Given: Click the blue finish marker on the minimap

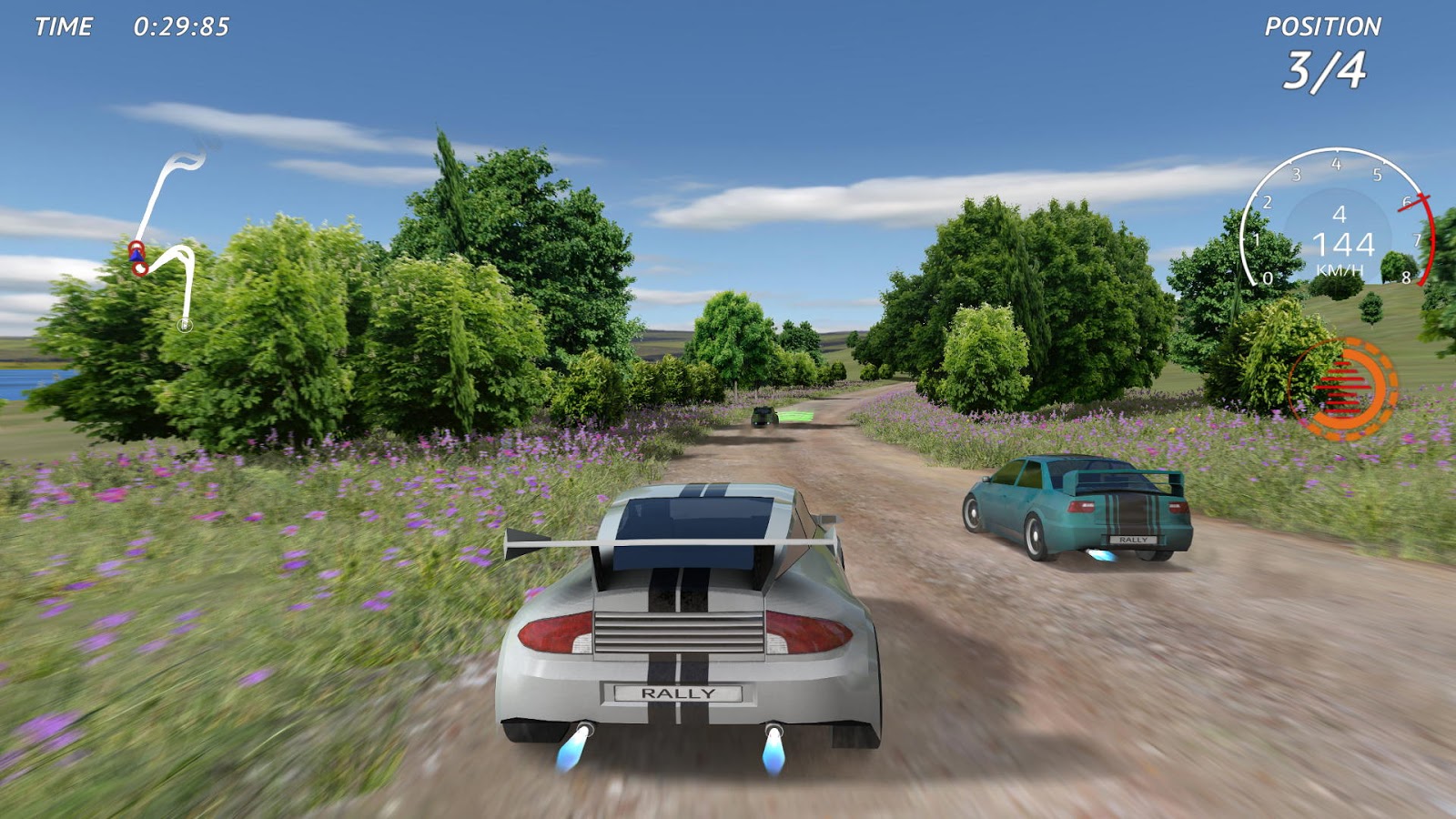Looking at the screenshot, I should pyautogui.click(x=136, y=256).
